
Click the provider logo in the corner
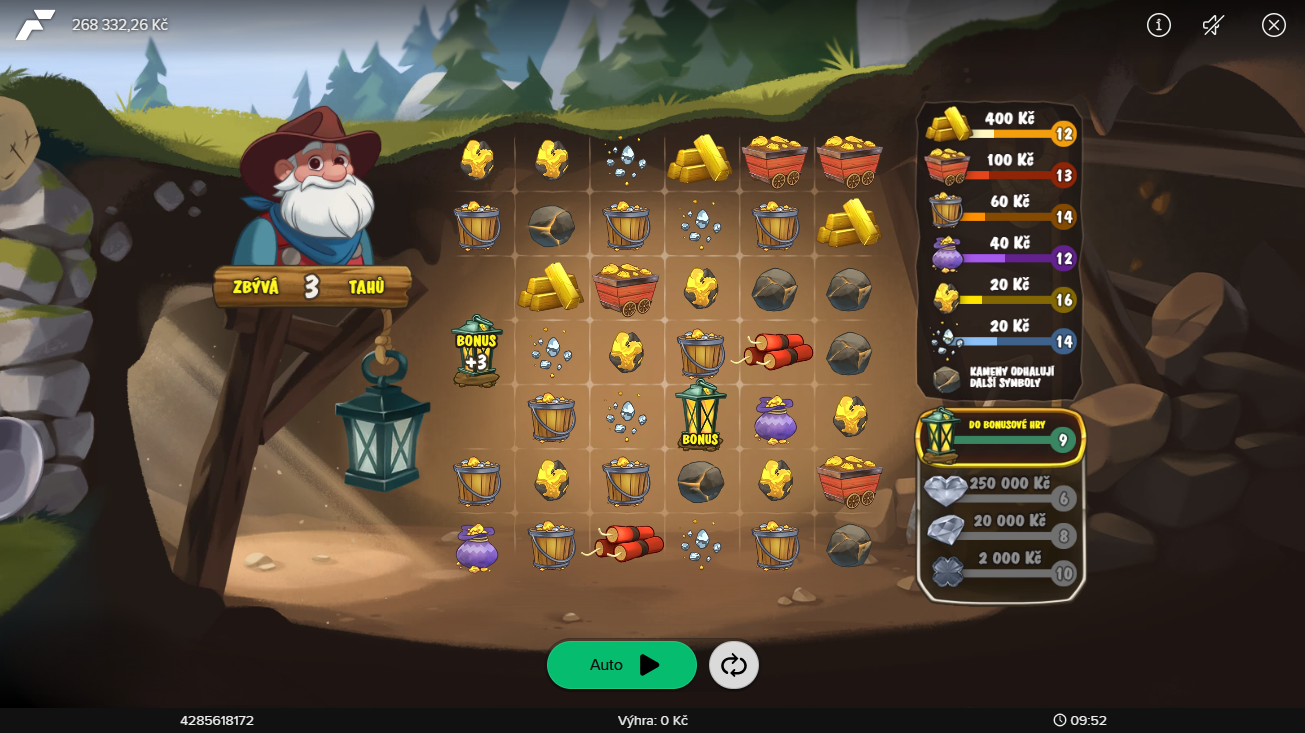pos(35,25)
